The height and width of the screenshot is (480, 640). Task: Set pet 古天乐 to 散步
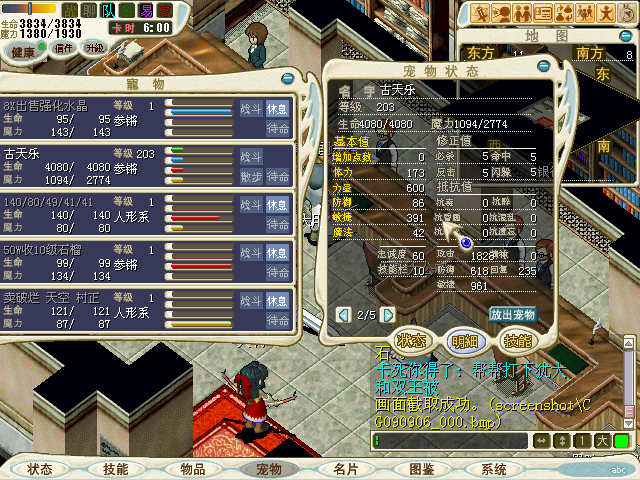coord(250,176)
